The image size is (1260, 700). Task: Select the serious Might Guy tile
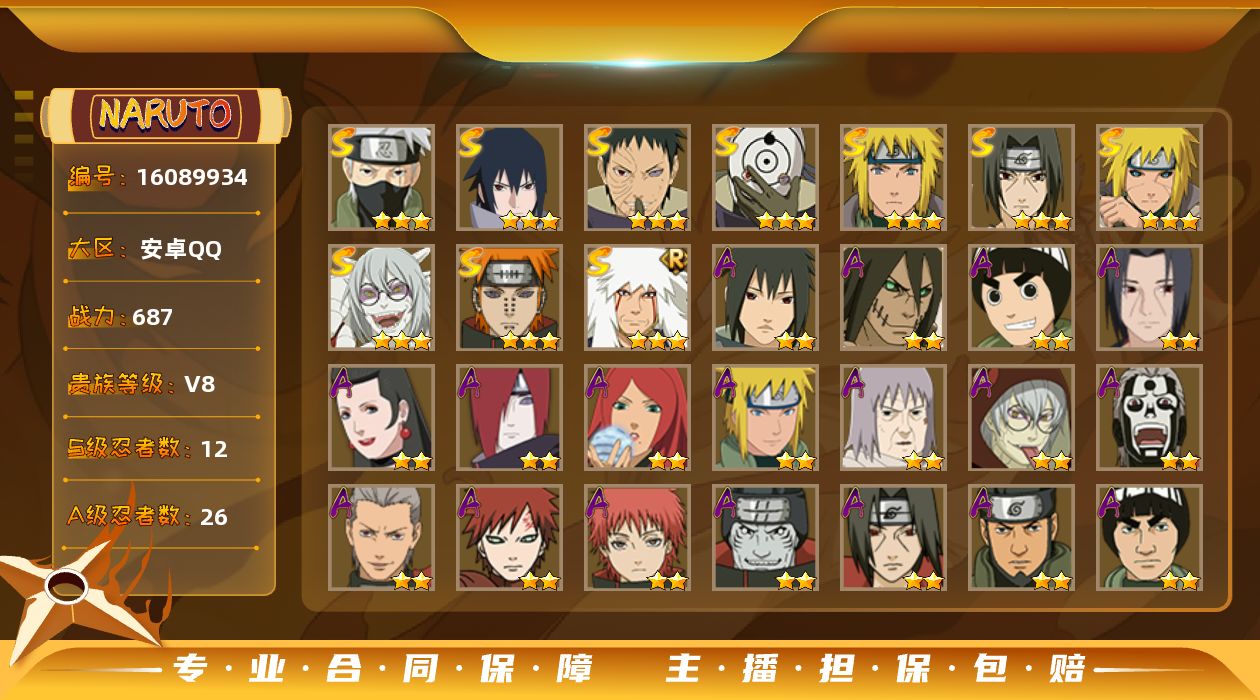[x=1149, y=537]
